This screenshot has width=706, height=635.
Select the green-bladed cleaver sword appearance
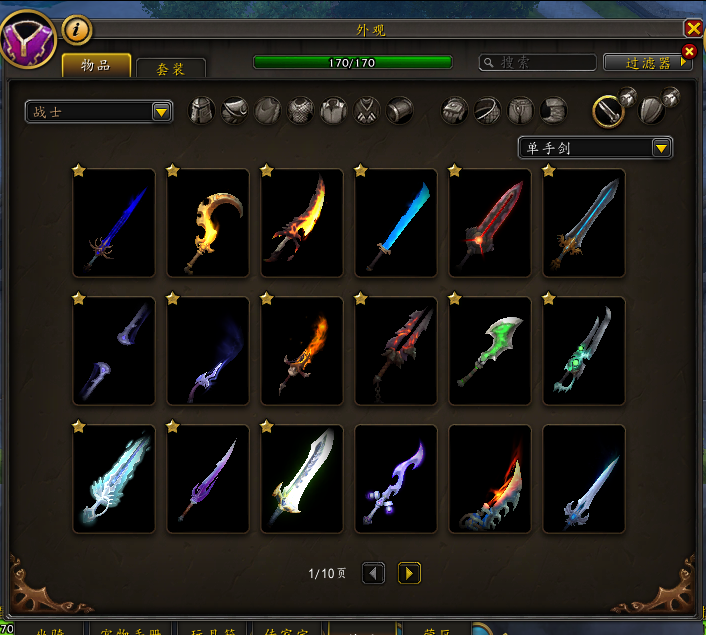coord(490,351)
